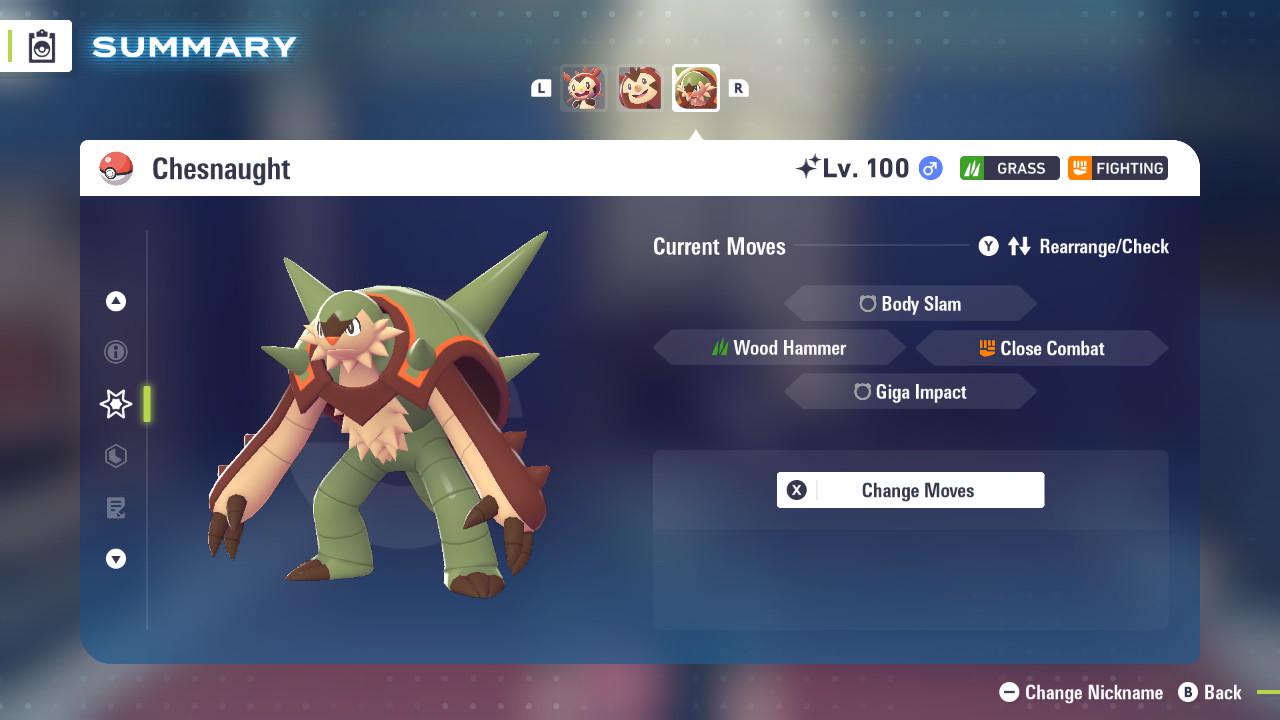
Task: Click the shield-clock icon in the sidebar
Action: [116, 456]
